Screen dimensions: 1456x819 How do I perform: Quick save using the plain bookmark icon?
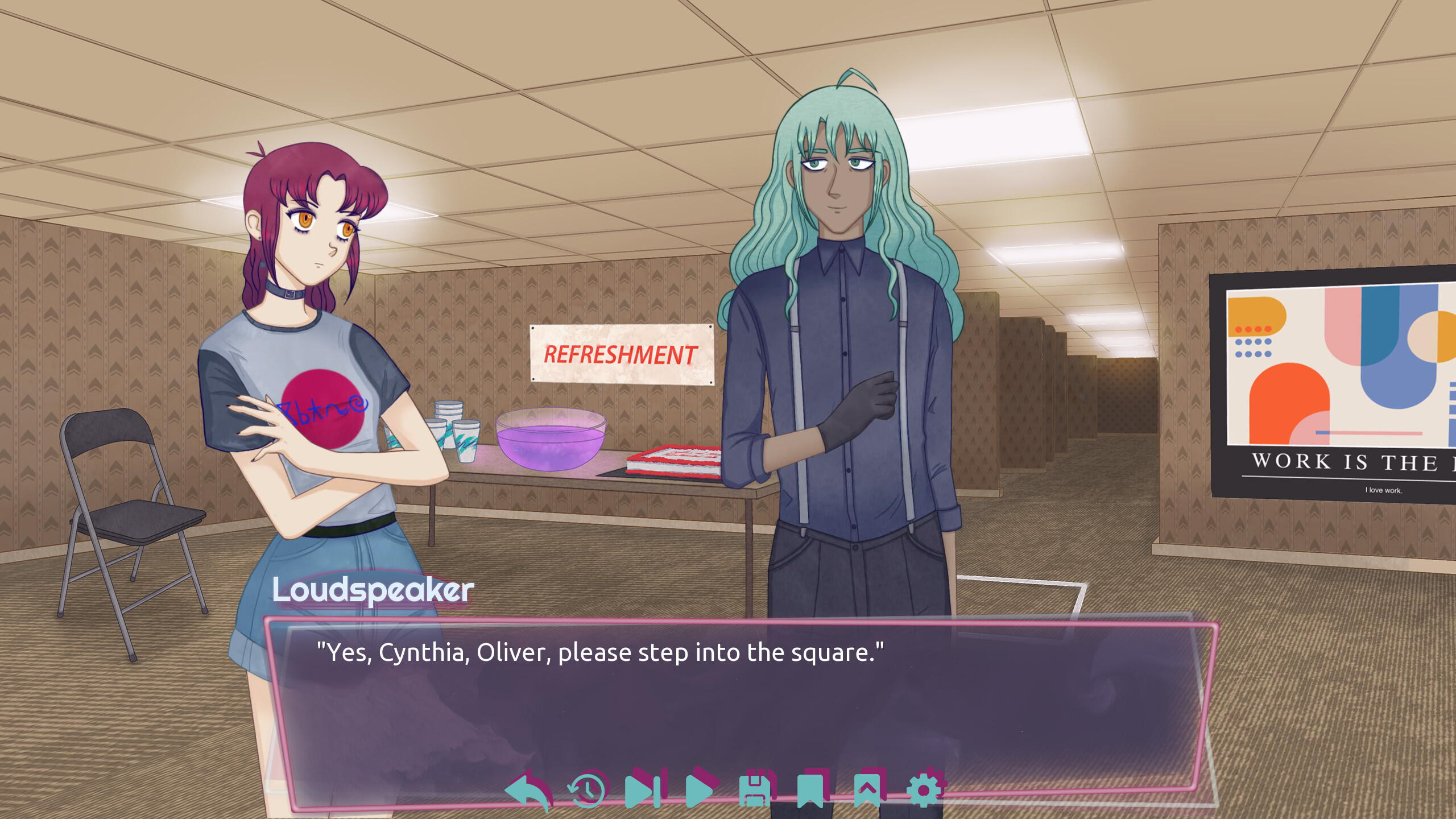pos(810,789)
